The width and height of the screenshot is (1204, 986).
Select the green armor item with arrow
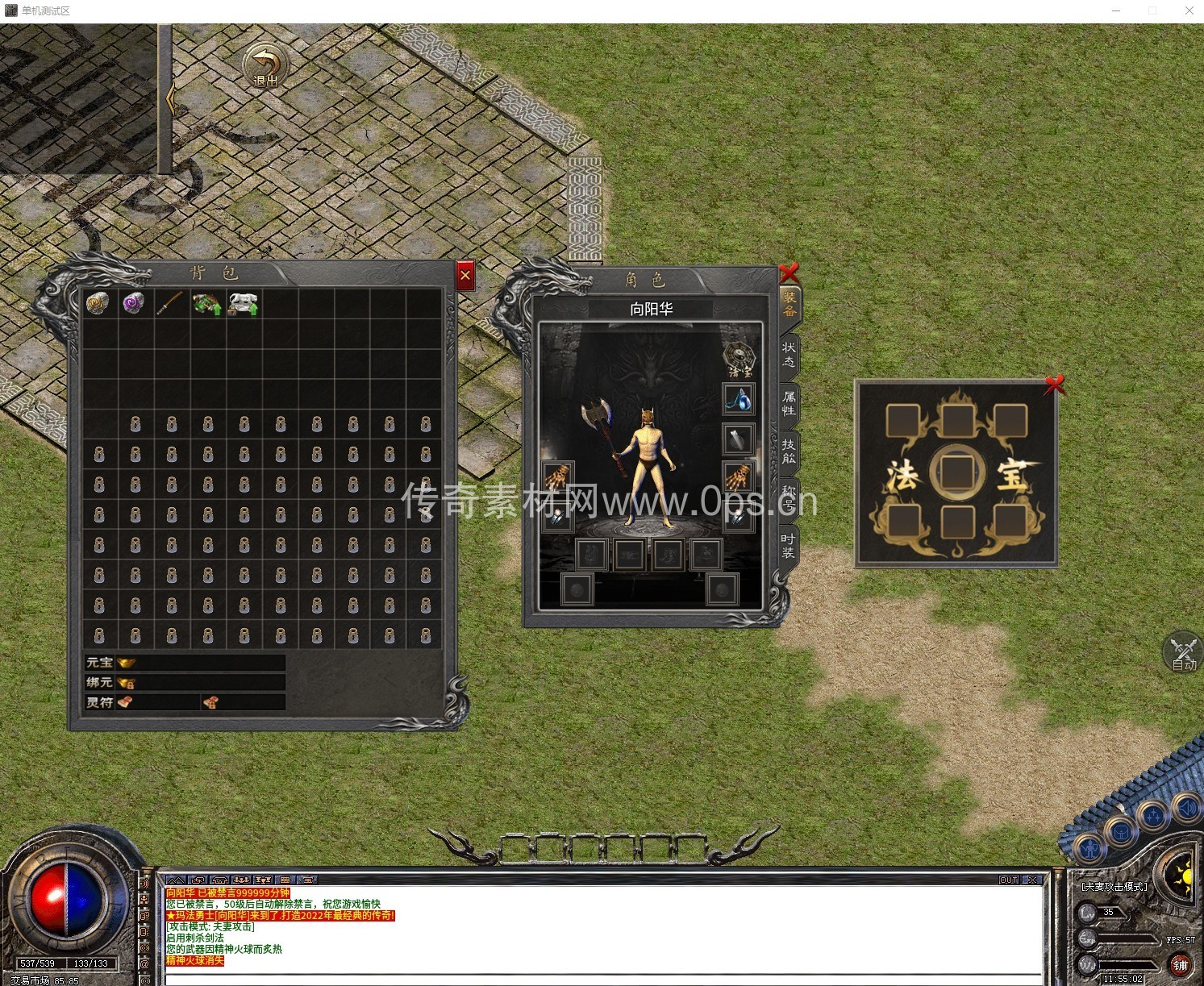tap(206, 303)
